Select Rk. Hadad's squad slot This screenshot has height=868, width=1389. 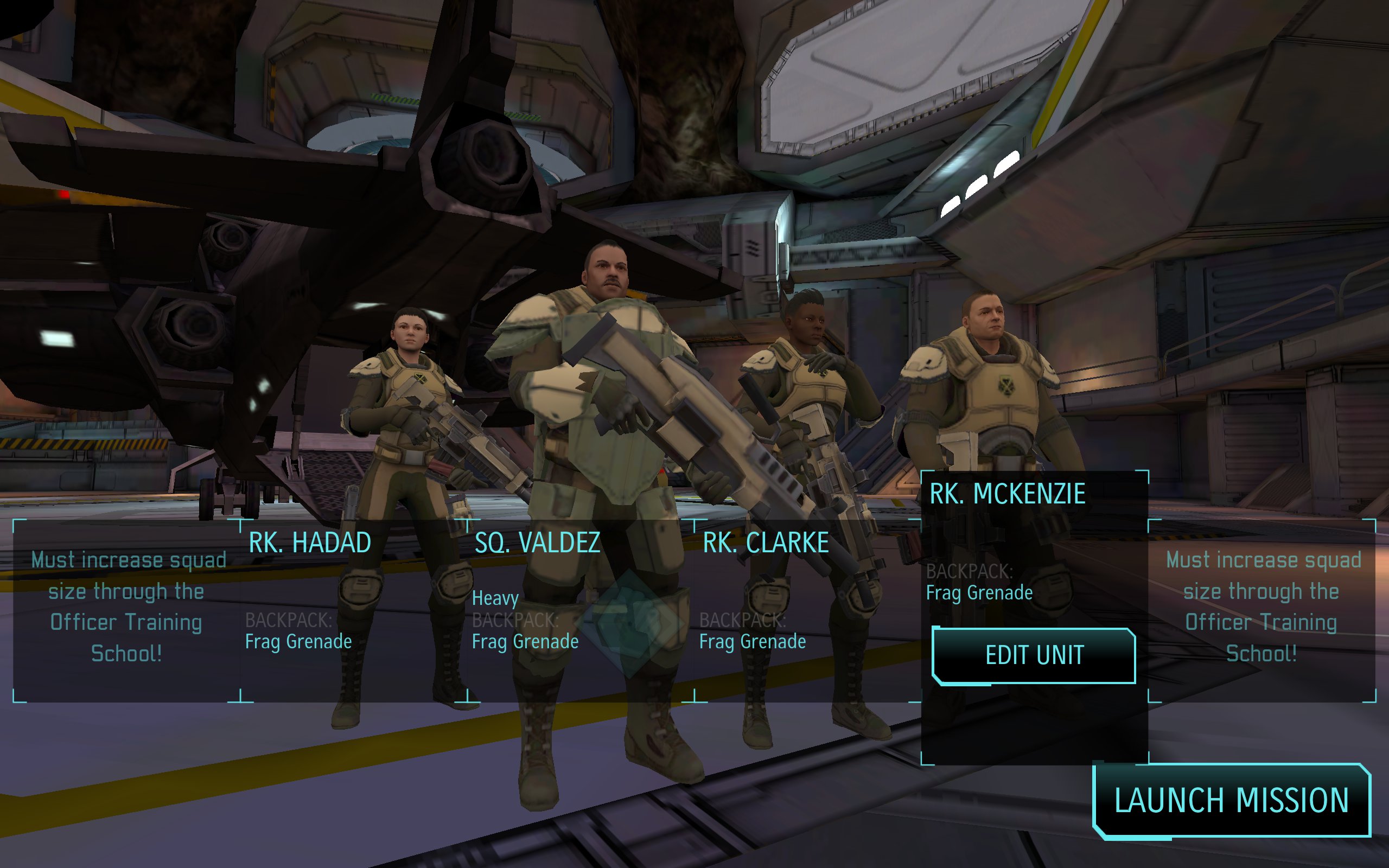(354, 610)
